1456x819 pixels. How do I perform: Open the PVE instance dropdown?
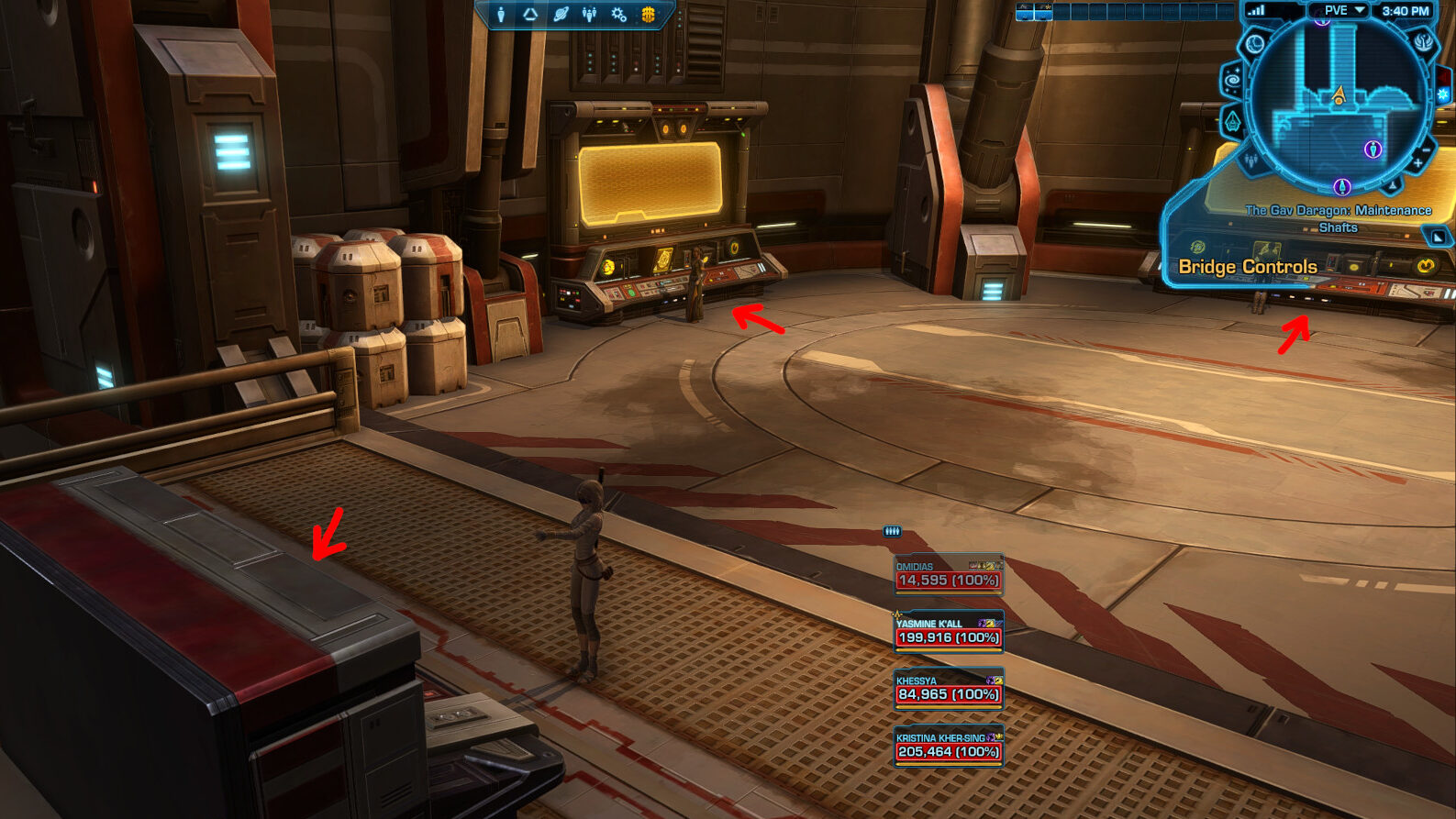coord(1341,10)
